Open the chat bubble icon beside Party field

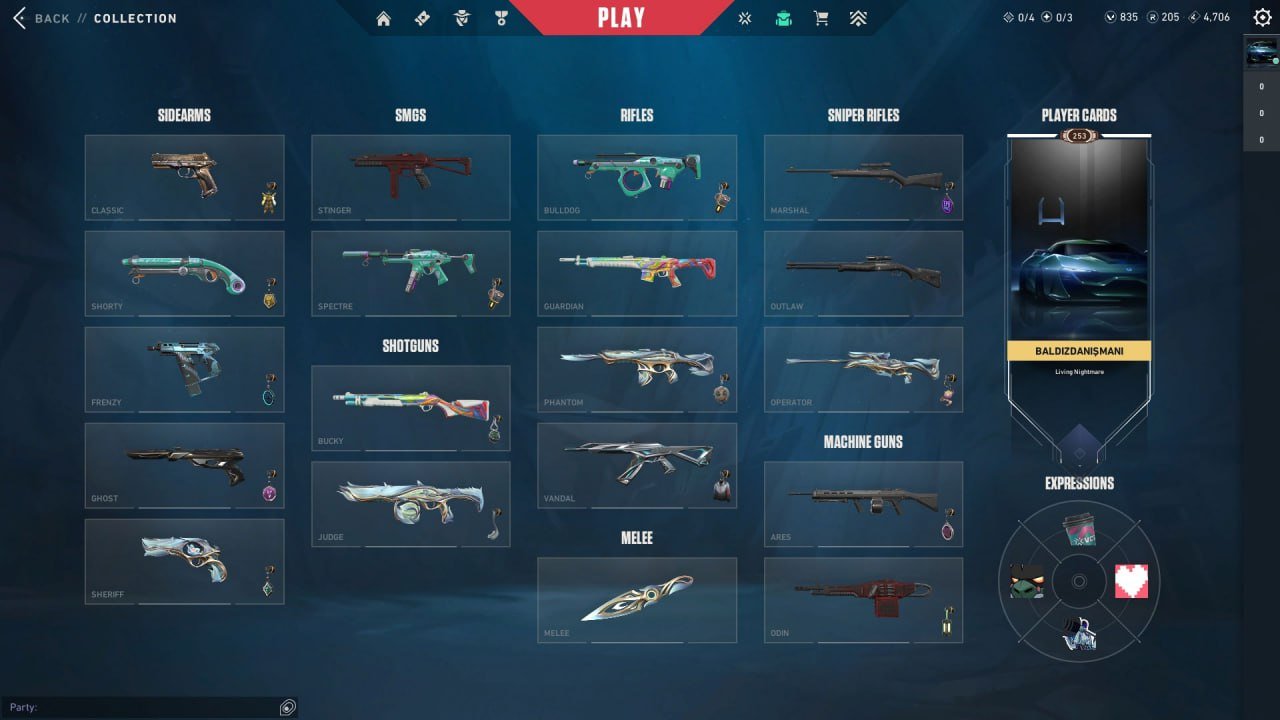pyautogui.click(x=288, y=707)
